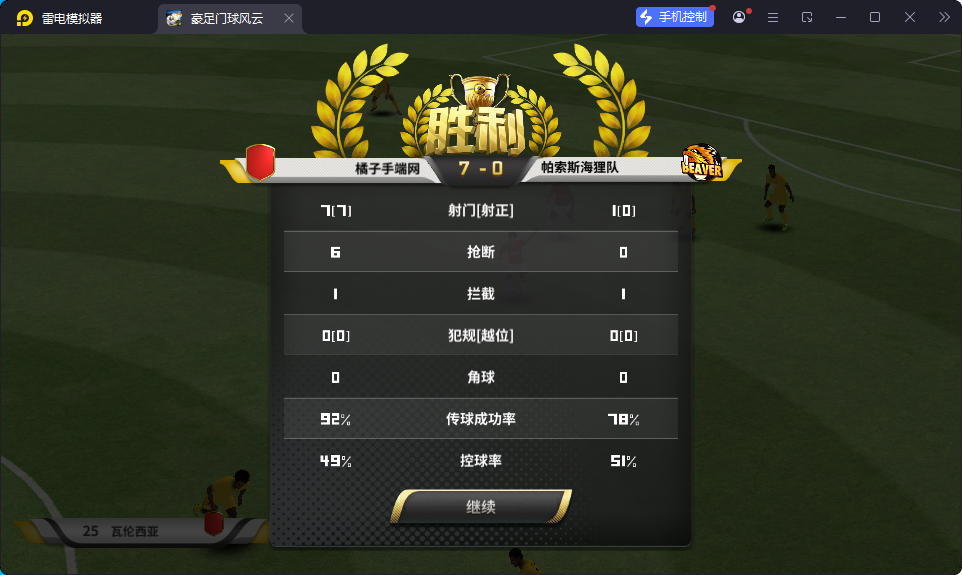Close the emulator window
962x575 pixels.
pos(910,17)
